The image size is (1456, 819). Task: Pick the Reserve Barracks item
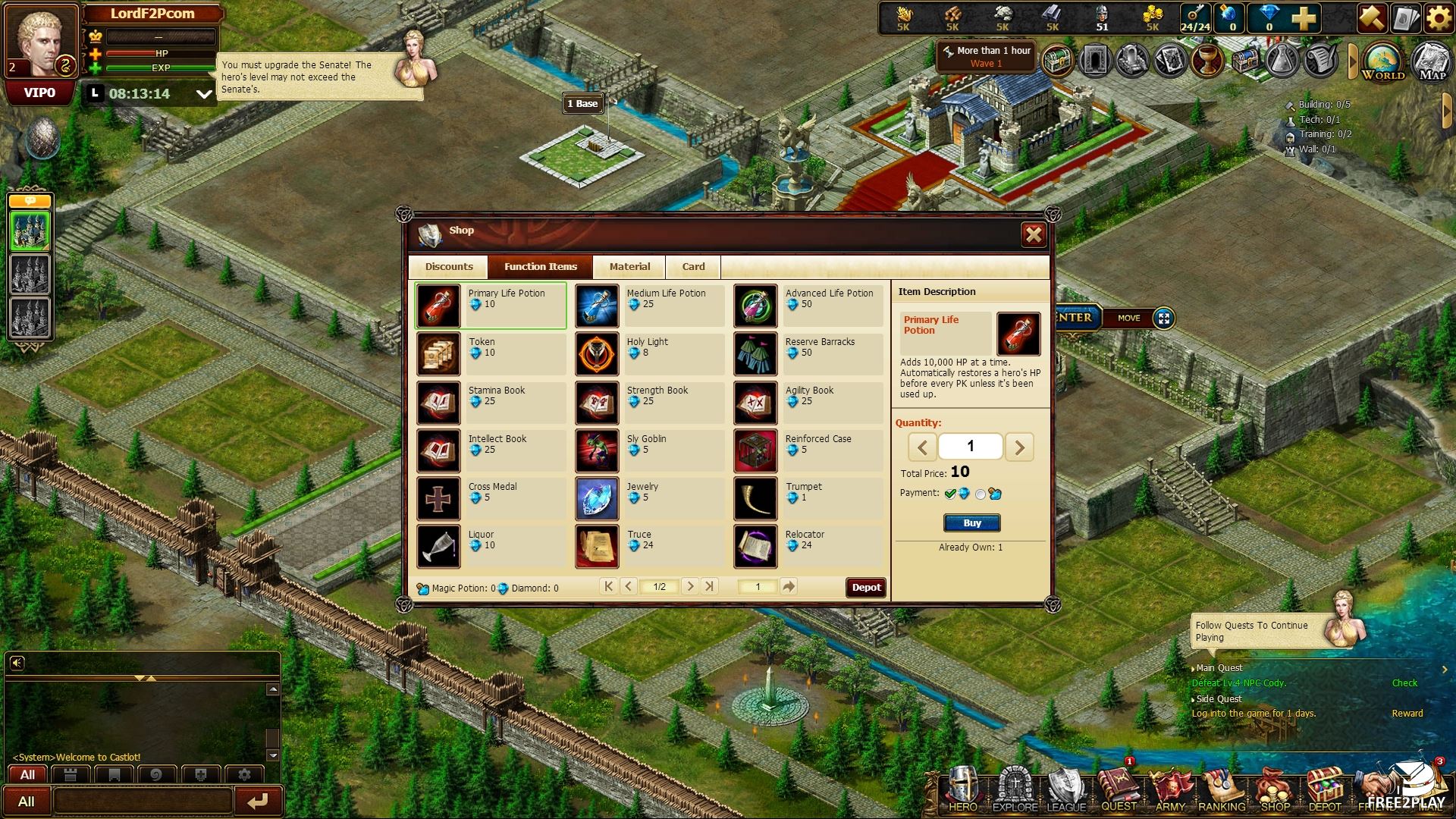[808, 354]
